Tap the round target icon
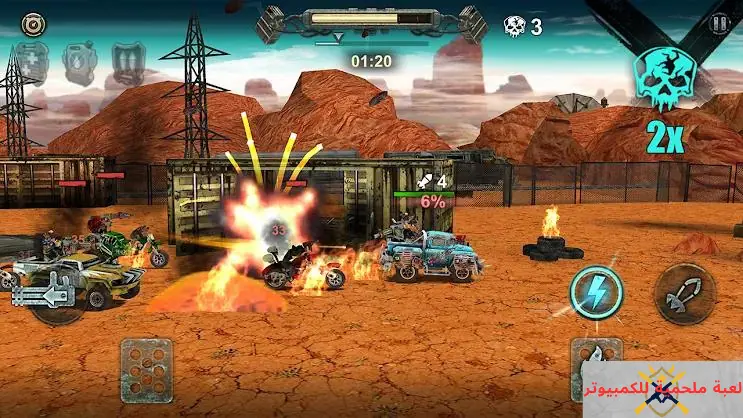Image resolution: width=743 pixels, height=418 pixels. 32,22
